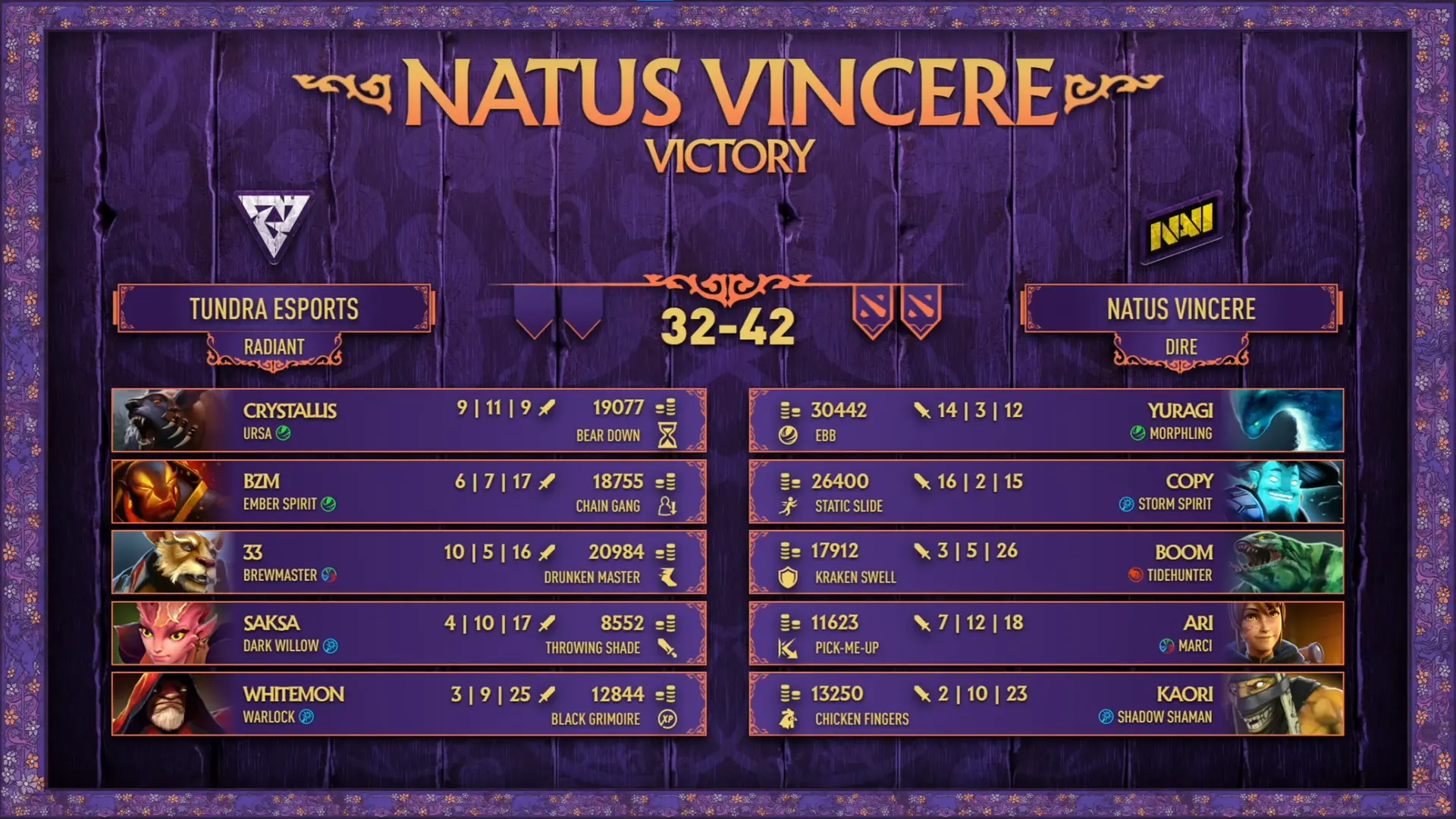Click the Chicken Fingers facet icon
1456x819 pixels.
(789, 718)
